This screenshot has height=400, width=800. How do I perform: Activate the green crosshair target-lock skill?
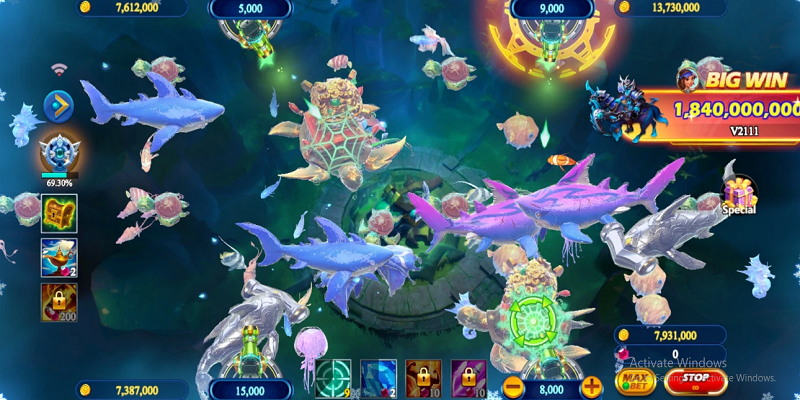(331, 379)
